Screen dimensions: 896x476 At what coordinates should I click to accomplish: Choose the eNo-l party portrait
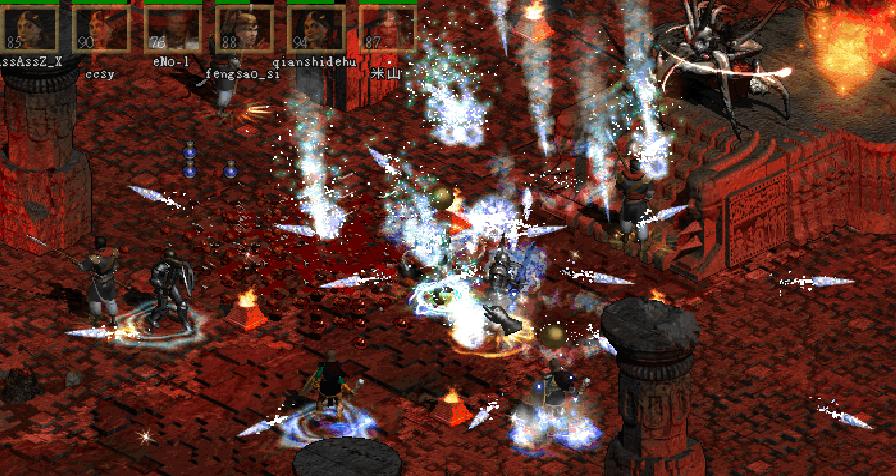tap(172, 27)
